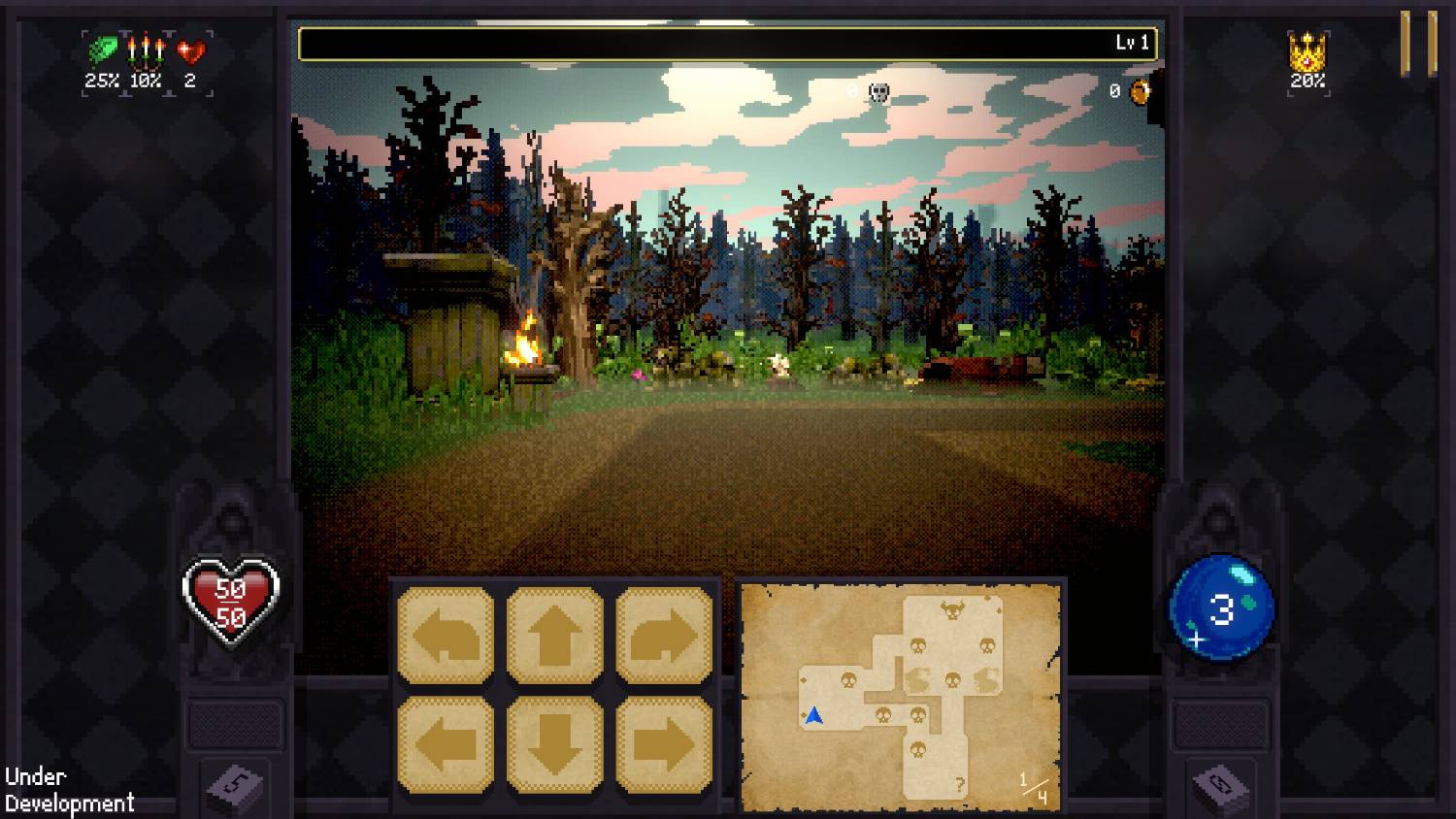Viewport: 1456px width, 819px height.
Task: Strafe left with the straight left arrow
Action: (446, 744)
